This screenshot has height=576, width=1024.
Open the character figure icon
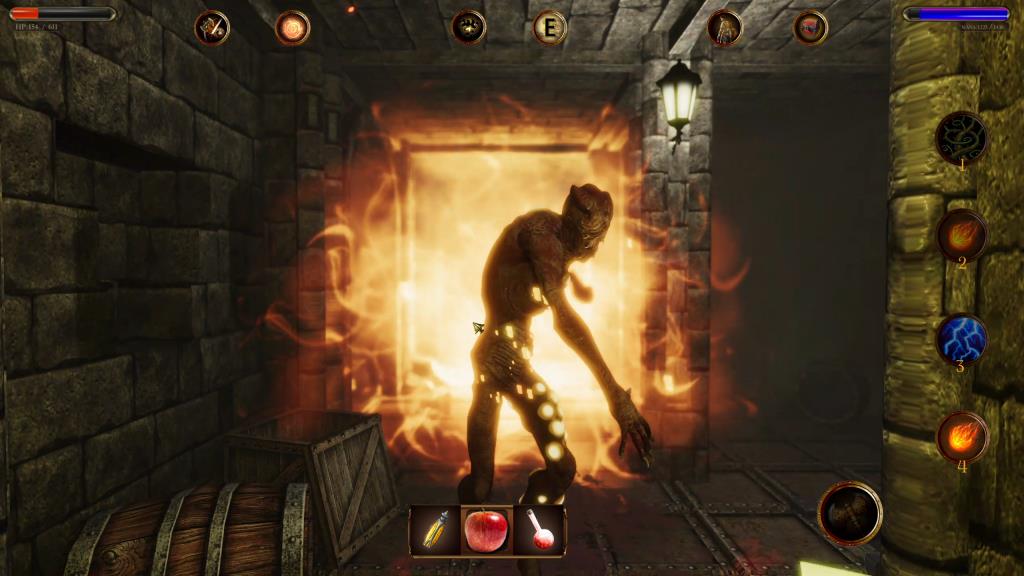tap(724, 27)
